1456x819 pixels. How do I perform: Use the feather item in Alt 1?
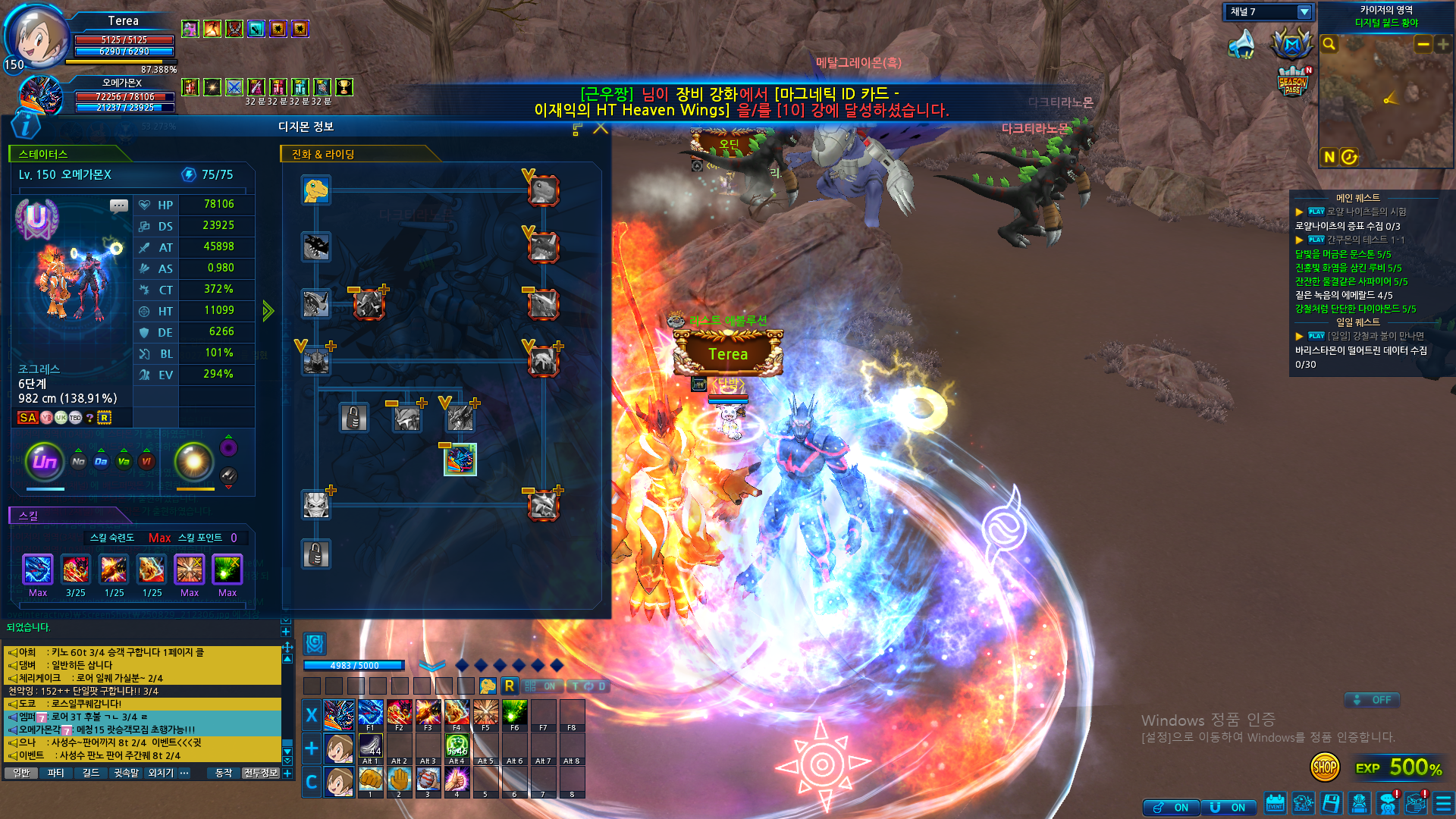370,747
